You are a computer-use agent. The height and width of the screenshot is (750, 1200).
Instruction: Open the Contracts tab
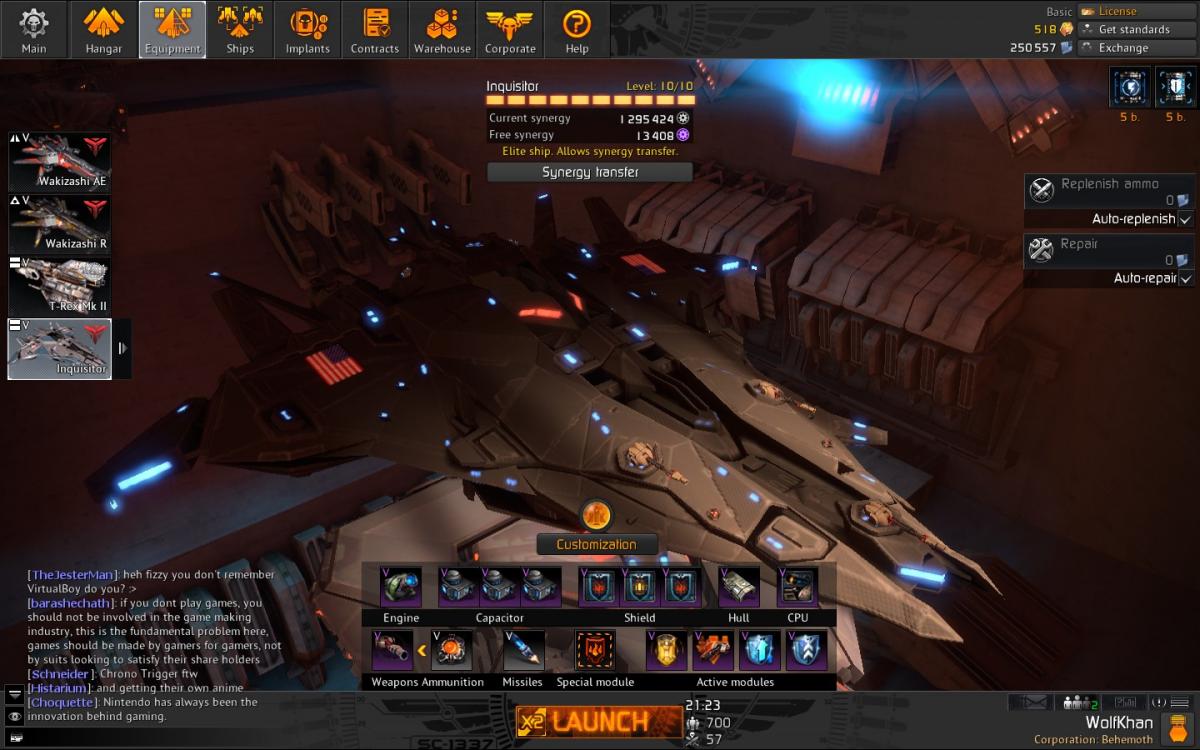click(x=375, y=30)
